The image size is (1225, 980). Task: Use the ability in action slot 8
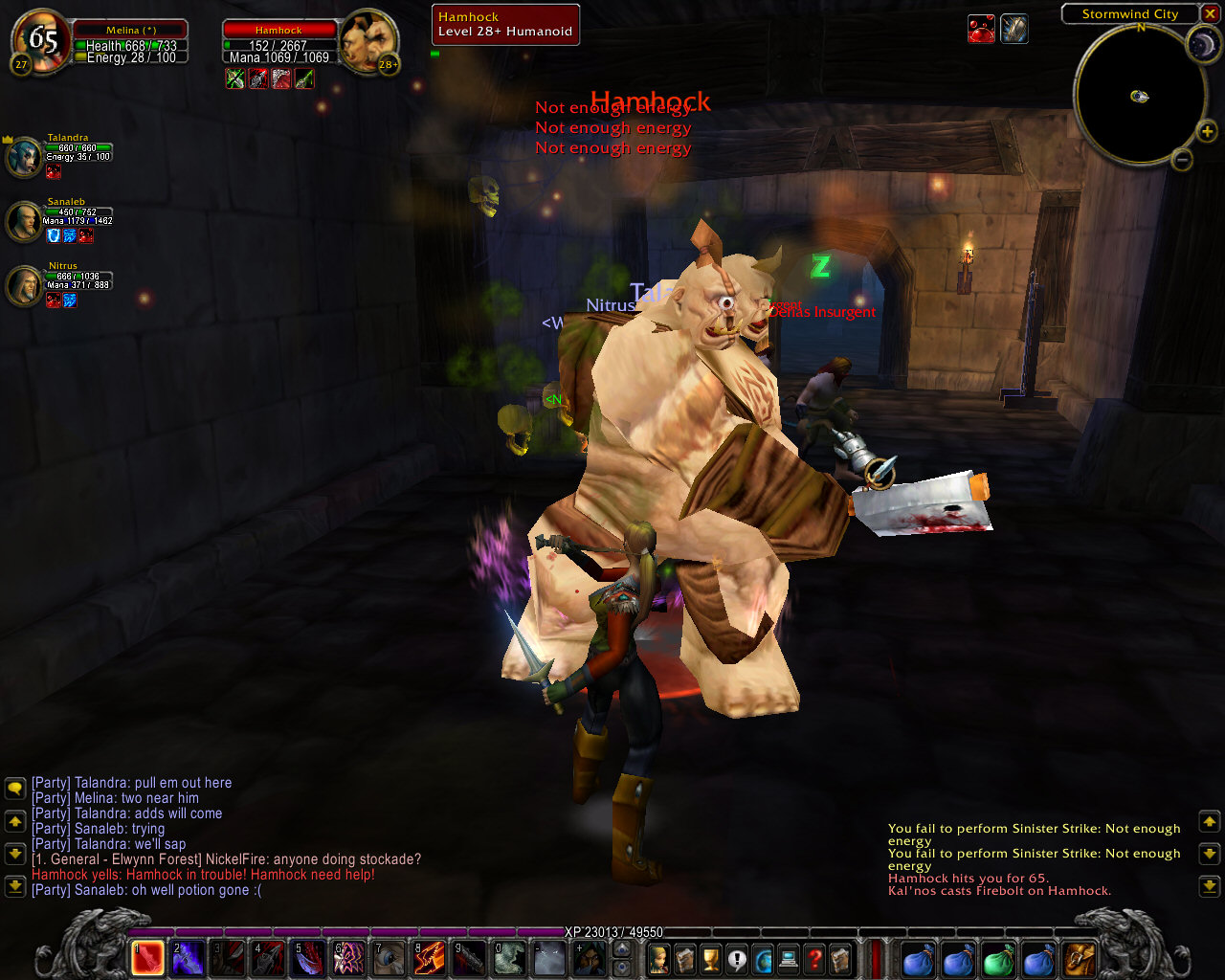click(x=429, y=957)
